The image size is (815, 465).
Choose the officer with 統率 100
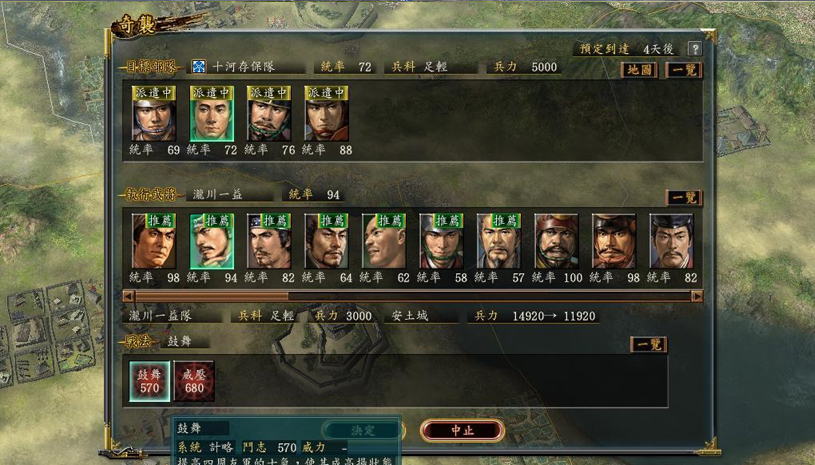point(556,241)
